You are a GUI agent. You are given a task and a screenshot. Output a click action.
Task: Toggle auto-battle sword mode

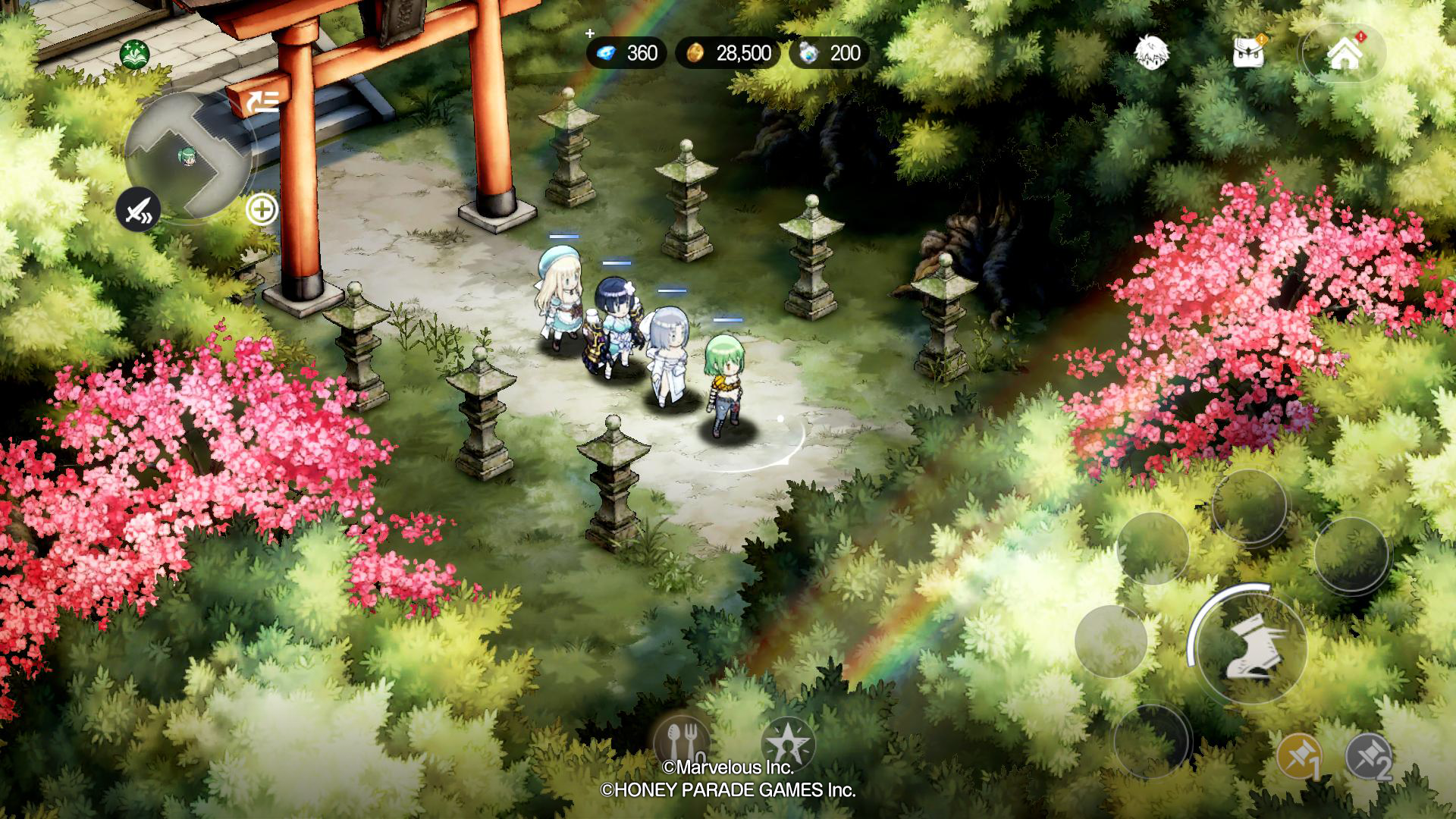pos(137,210)
